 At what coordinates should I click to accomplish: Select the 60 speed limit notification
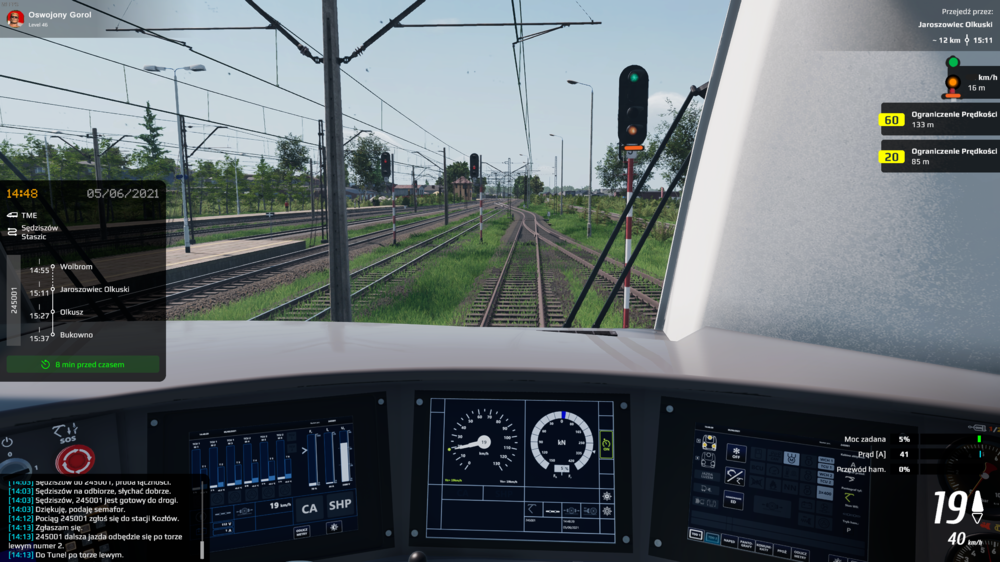938,120
